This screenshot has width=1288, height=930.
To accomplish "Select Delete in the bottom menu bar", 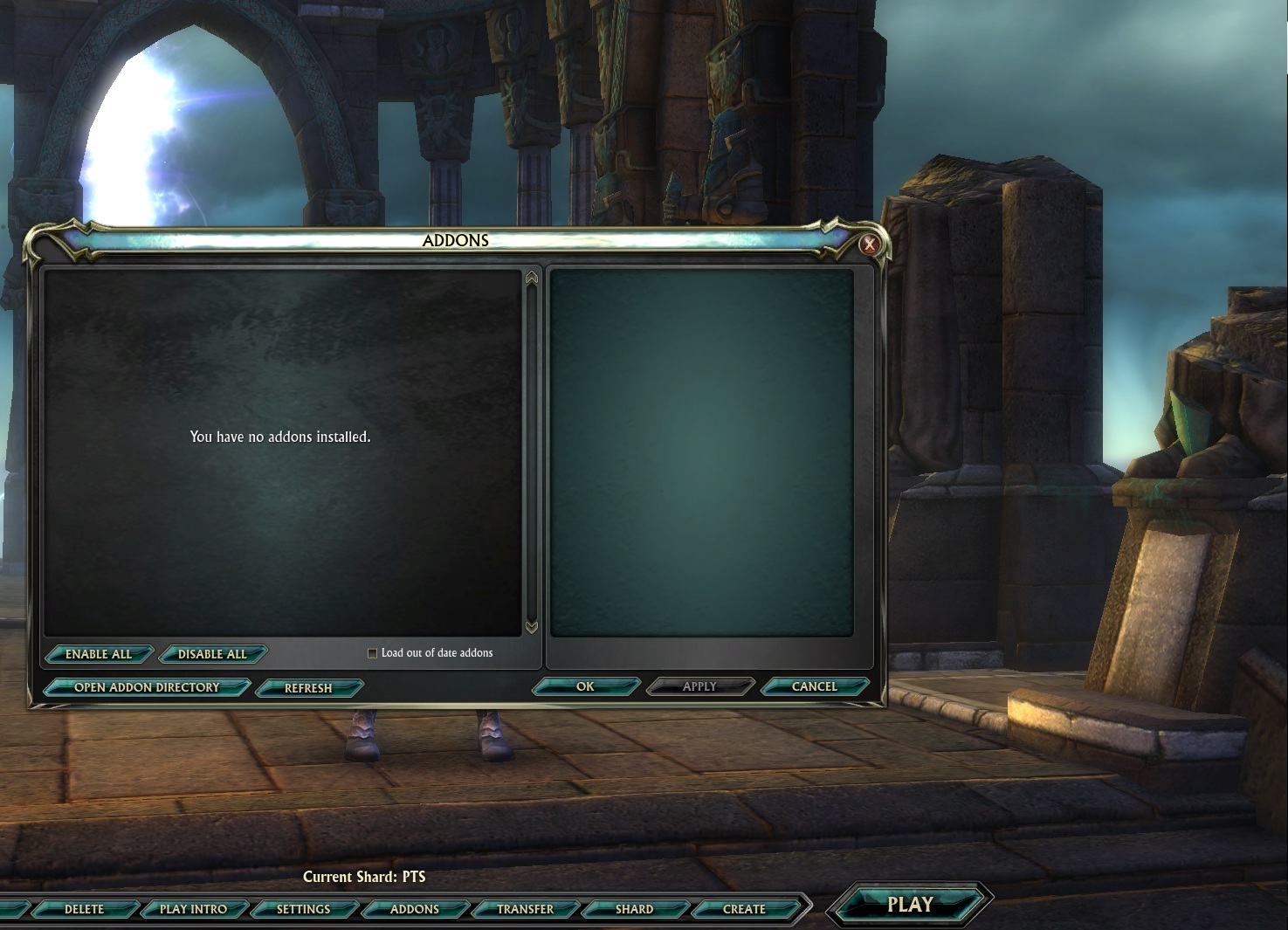I will pyautogui.click(x=84, y=909).
